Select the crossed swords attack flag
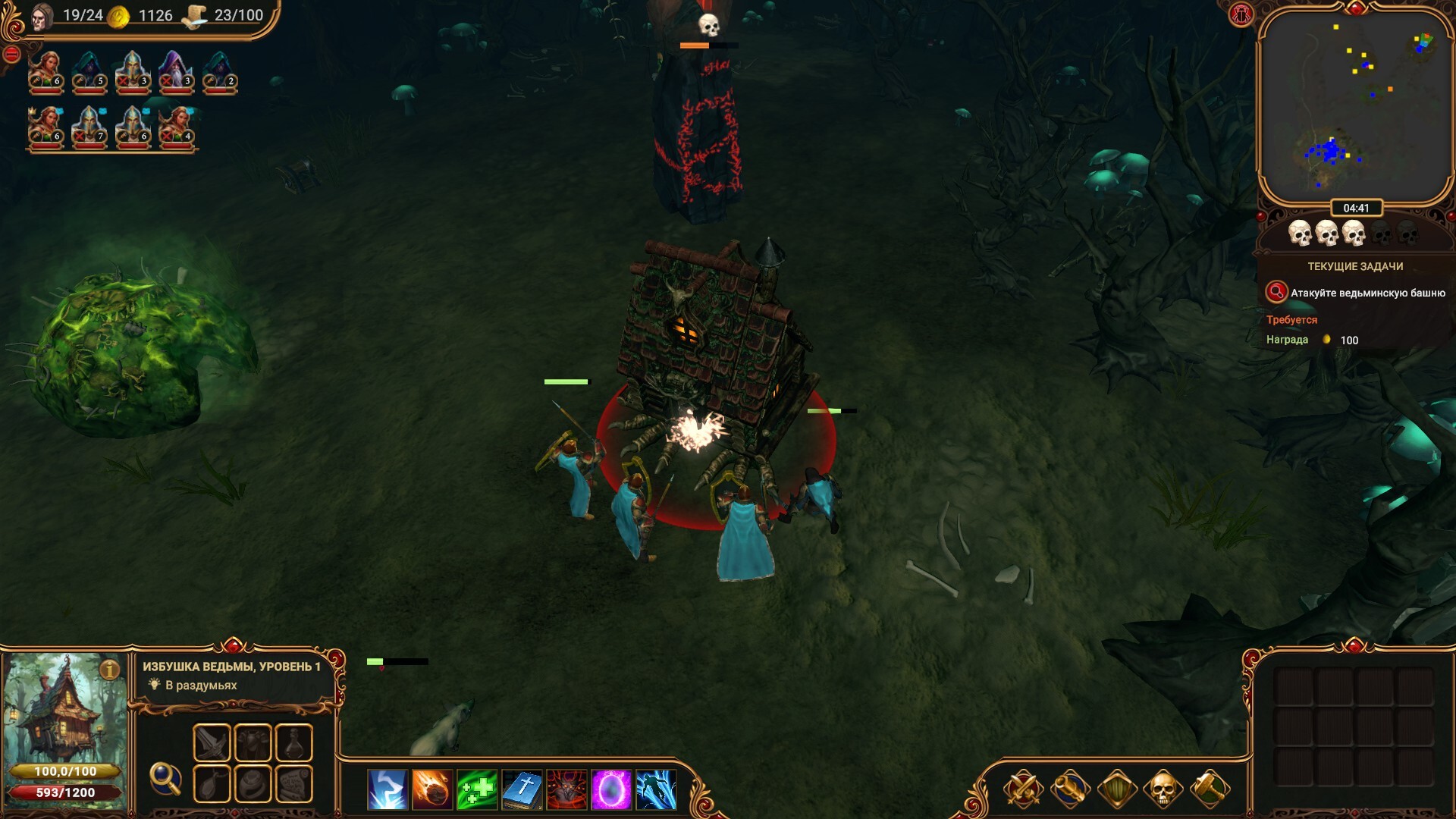Viewport: 1456px width, 819px height. pyautogui.click(x=1023, y=789)
